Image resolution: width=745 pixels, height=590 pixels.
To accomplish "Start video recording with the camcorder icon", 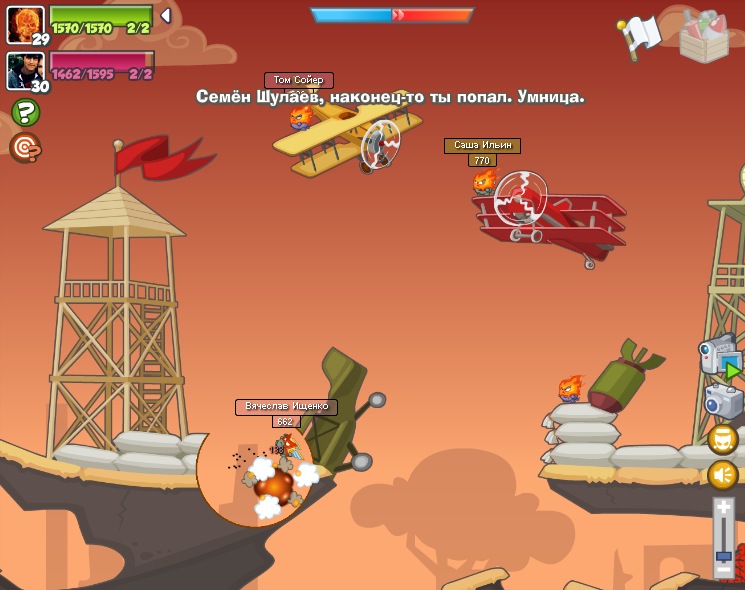I will pyautogui.click(x=720, y=357).
